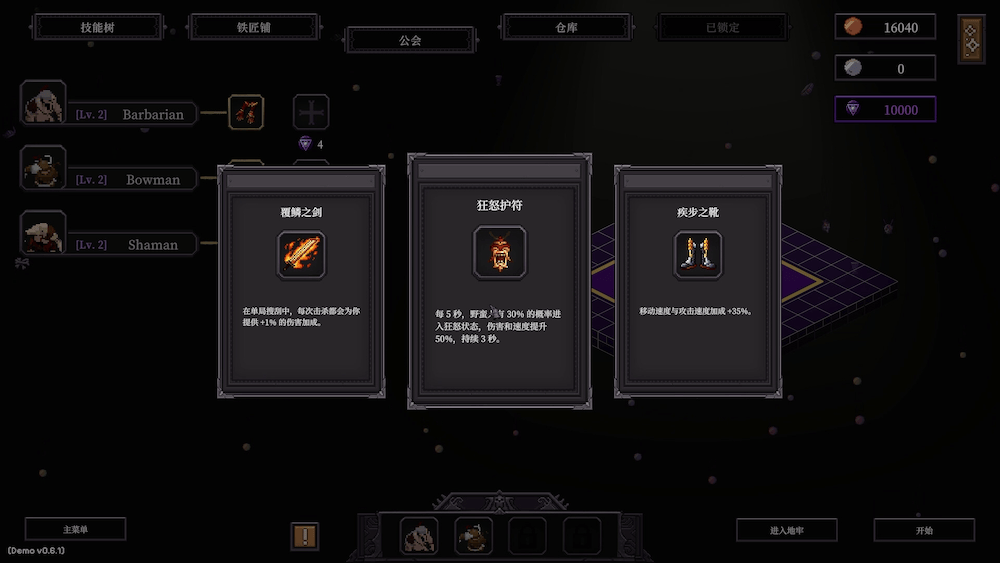Open the exclamation mark alert icon
This screenshot has height=563, width=1000.
[305, 536]
